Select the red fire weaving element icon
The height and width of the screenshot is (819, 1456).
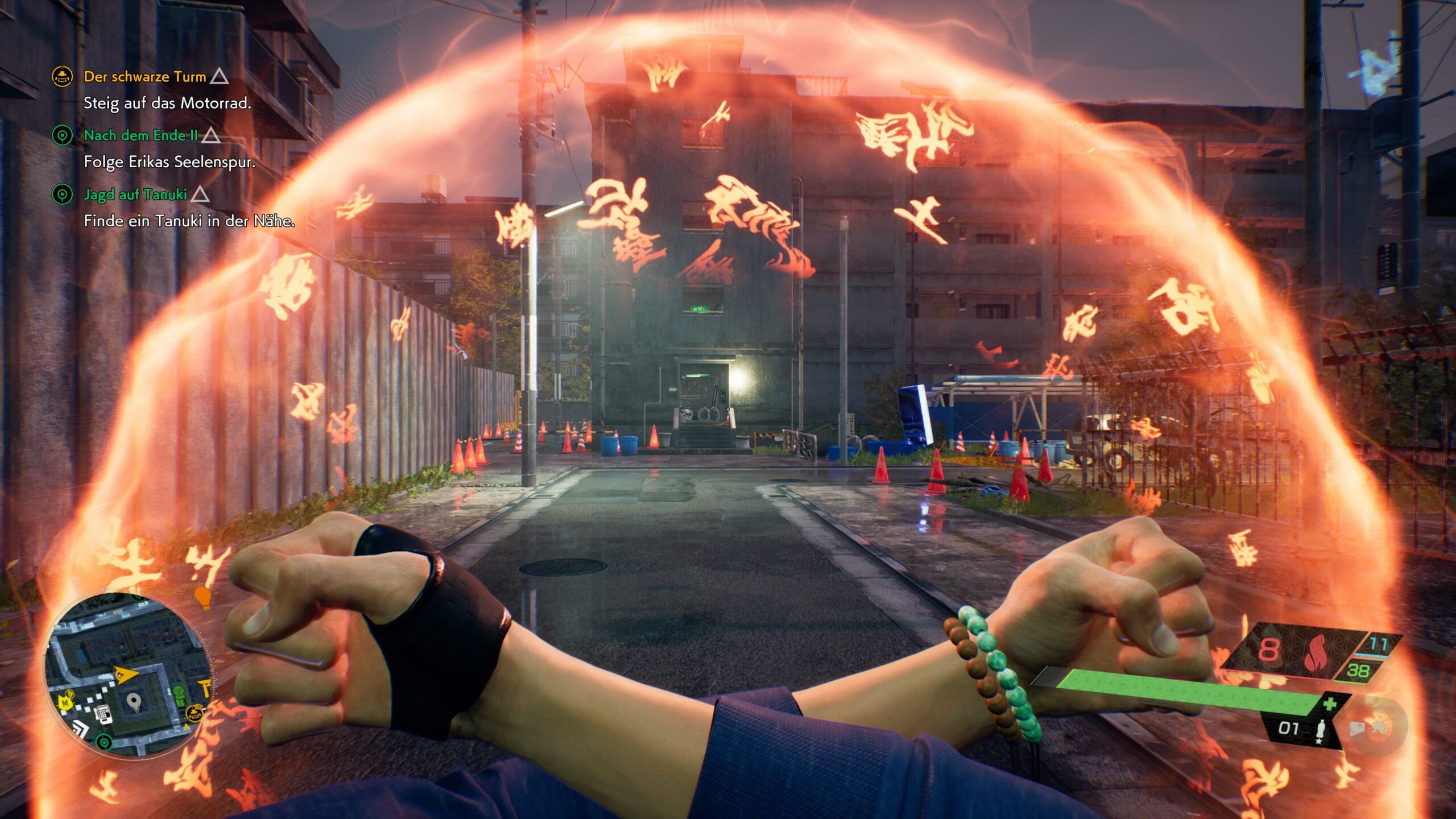(1315, 655)
